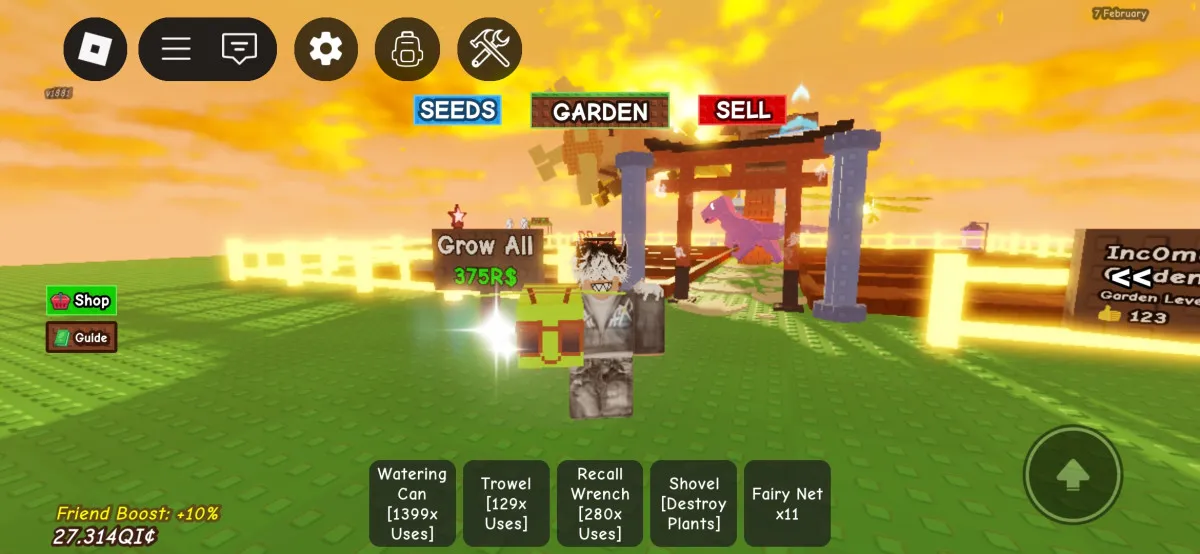Select the Fairy Net x11 slot
1200x554 pixels.
click(x=787, y=503)
